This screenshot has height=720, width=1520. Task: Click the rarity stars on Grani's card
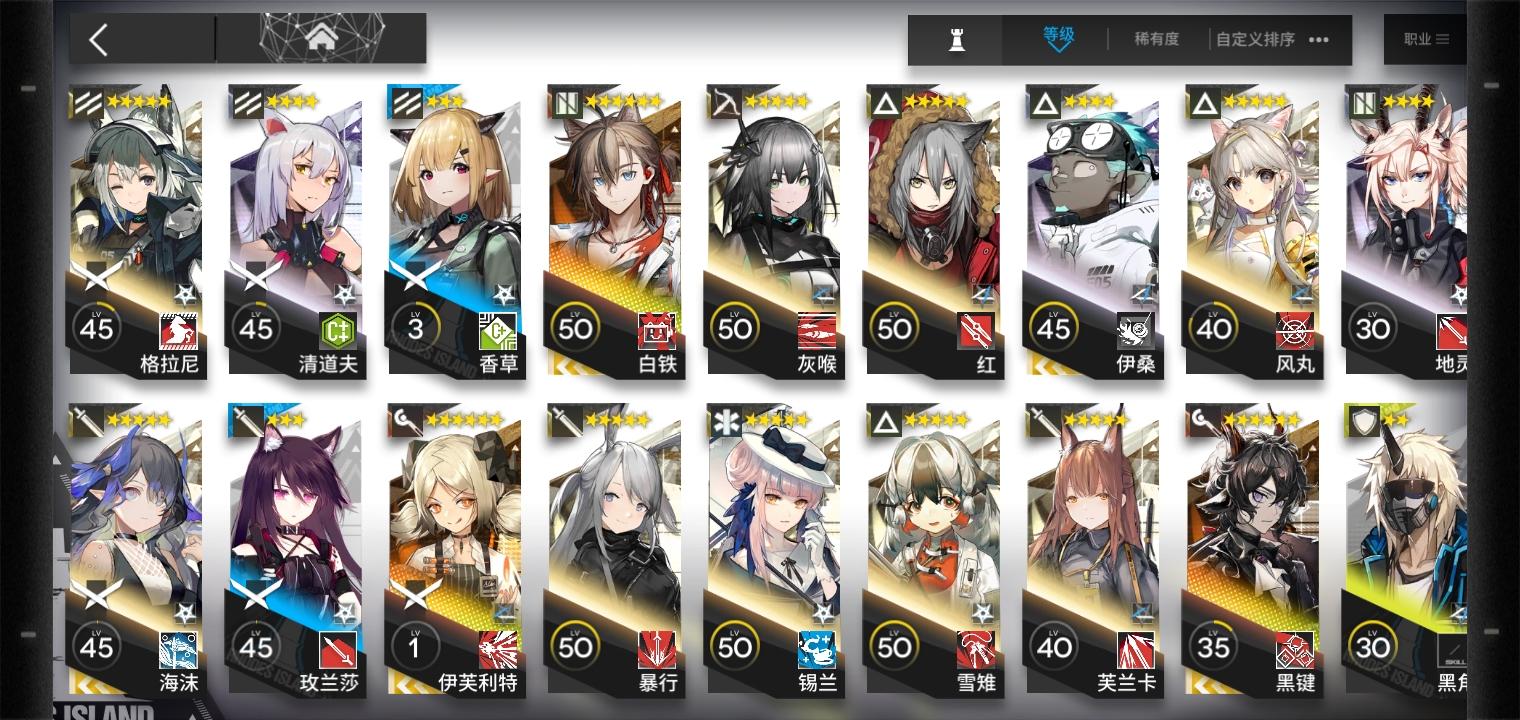[139, 101]
